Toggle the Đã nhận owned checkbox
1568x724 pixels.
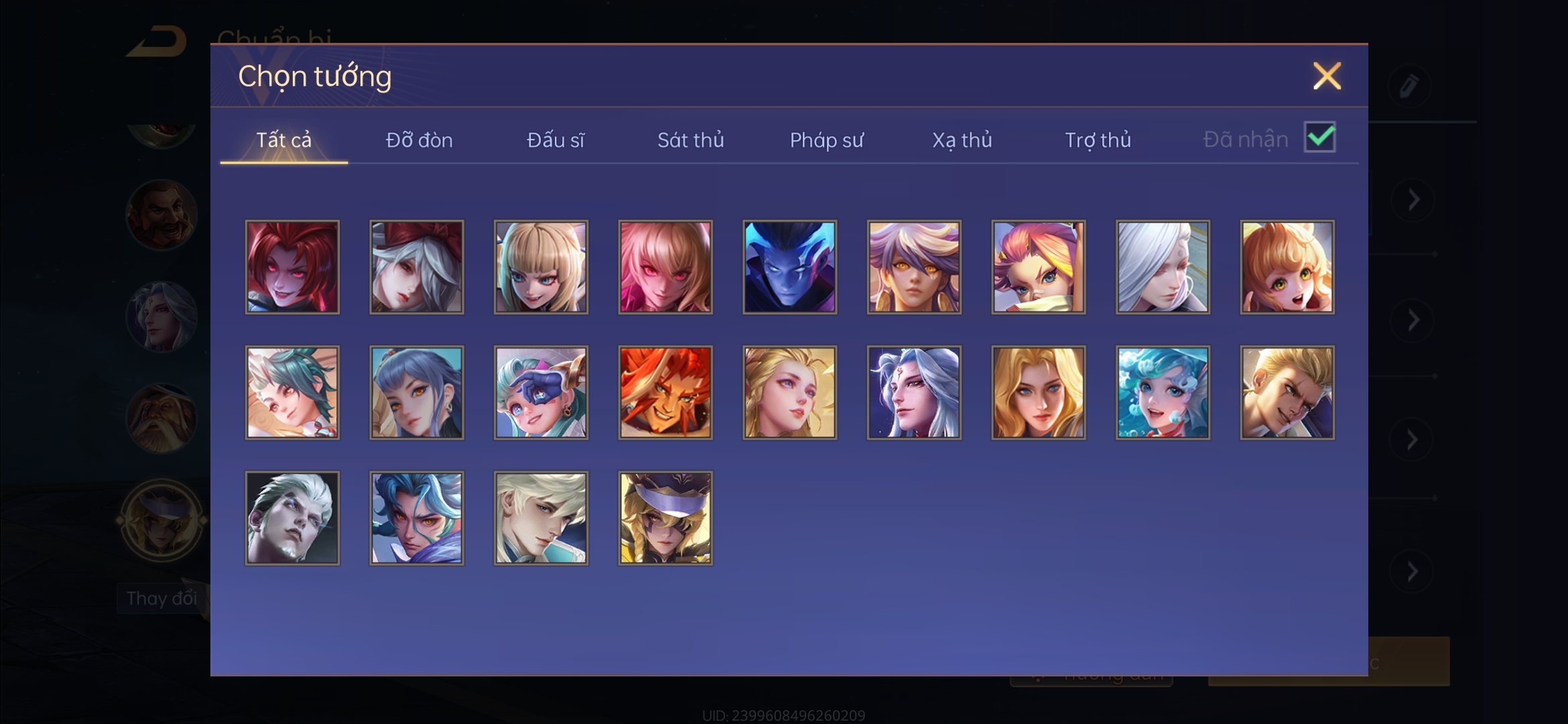point(1319,137)
